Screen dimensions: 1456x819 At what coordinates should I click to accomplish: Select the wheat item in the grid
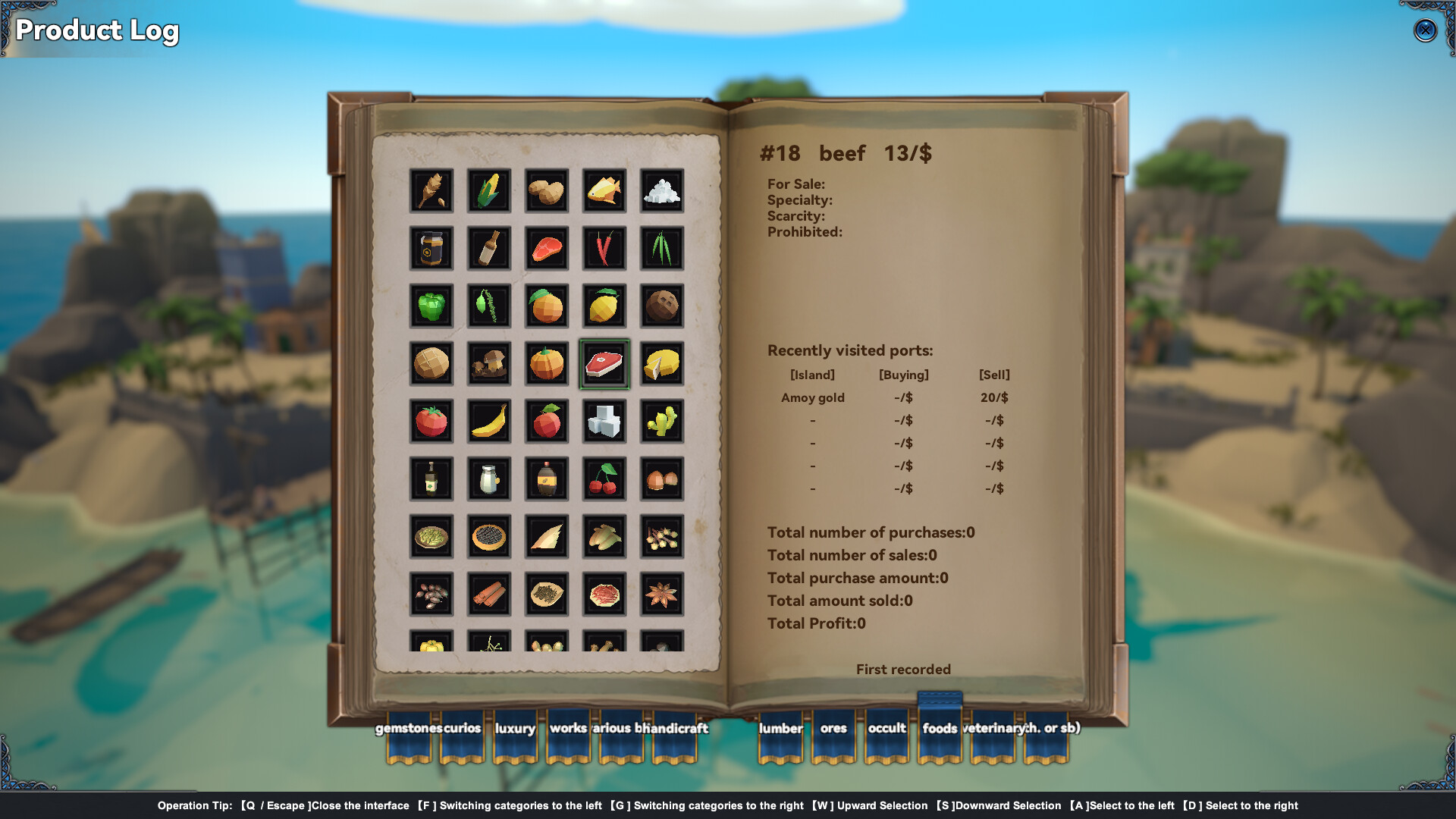click(431, 191)
